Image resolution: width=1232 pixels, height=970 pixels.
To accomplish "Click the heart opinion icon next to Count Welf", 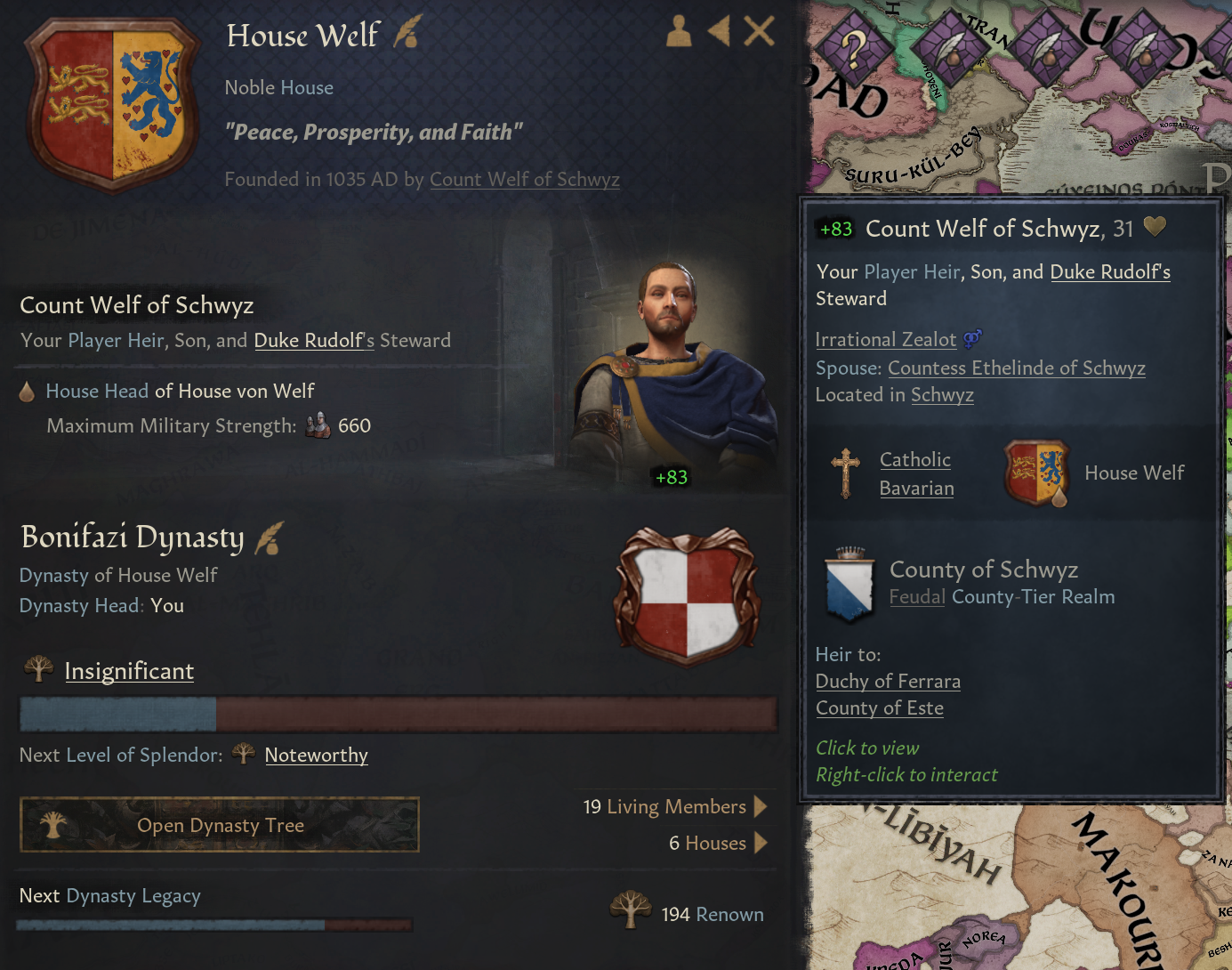I will click(x=1154, y=226).
